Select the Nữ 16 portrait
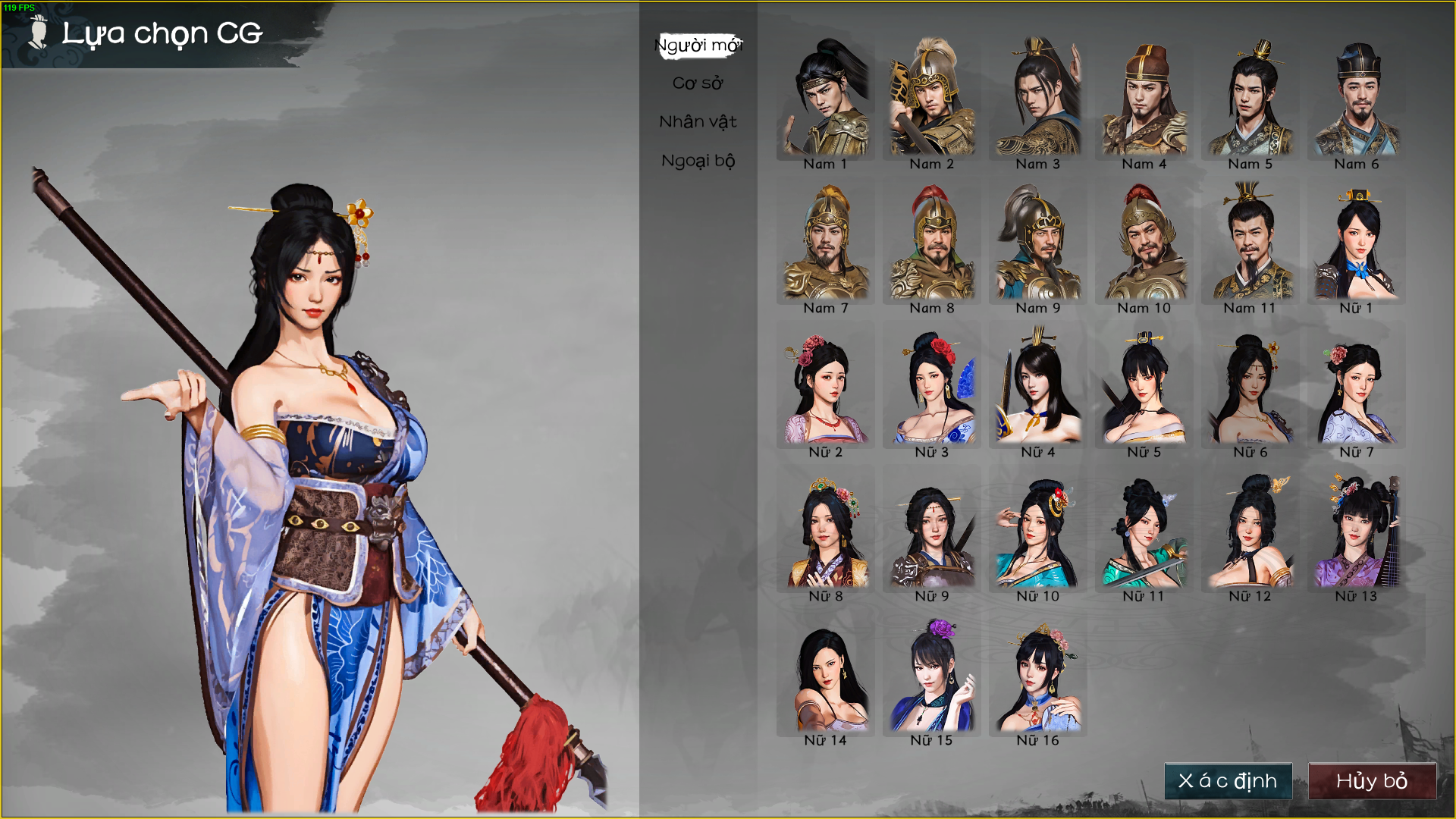Image resolution: width=1456 pixels, height=819 pixels. tap(1038, 675)
